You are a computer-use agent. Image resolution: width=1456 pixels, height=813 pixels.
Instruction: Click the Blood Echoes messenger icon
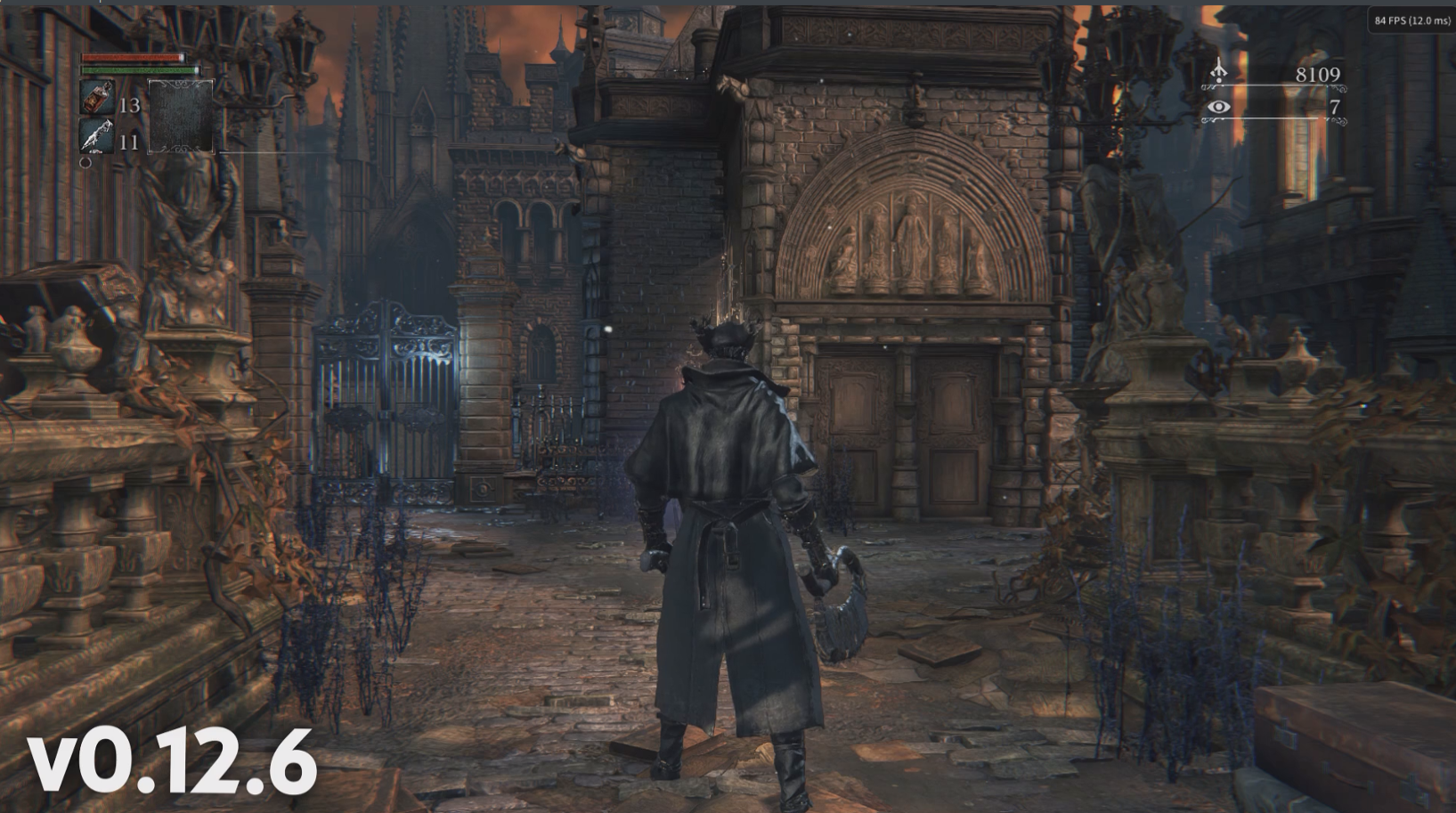(1217, 71)
